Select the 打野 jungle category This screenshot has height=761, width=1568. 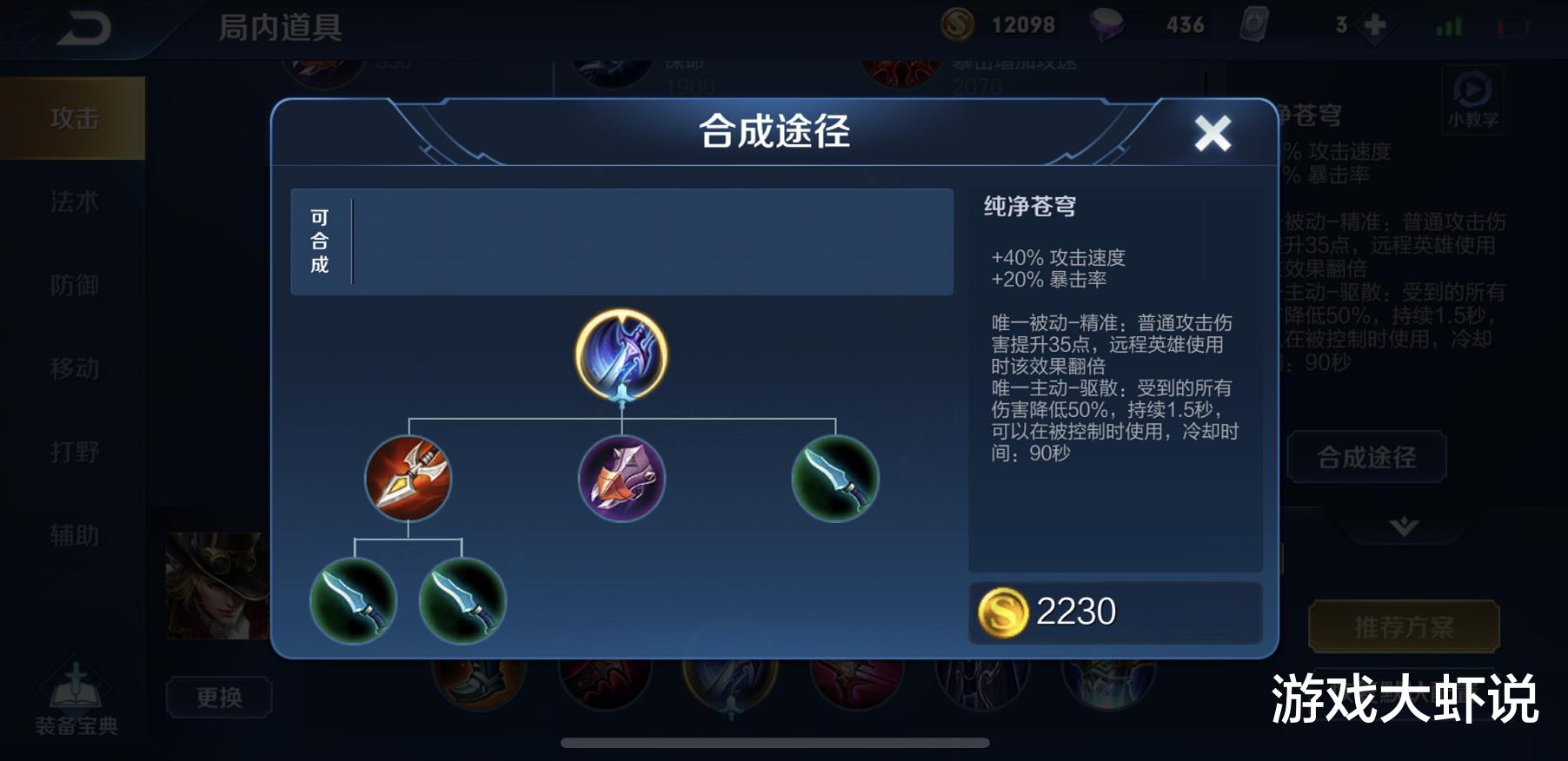pos(73,450)
